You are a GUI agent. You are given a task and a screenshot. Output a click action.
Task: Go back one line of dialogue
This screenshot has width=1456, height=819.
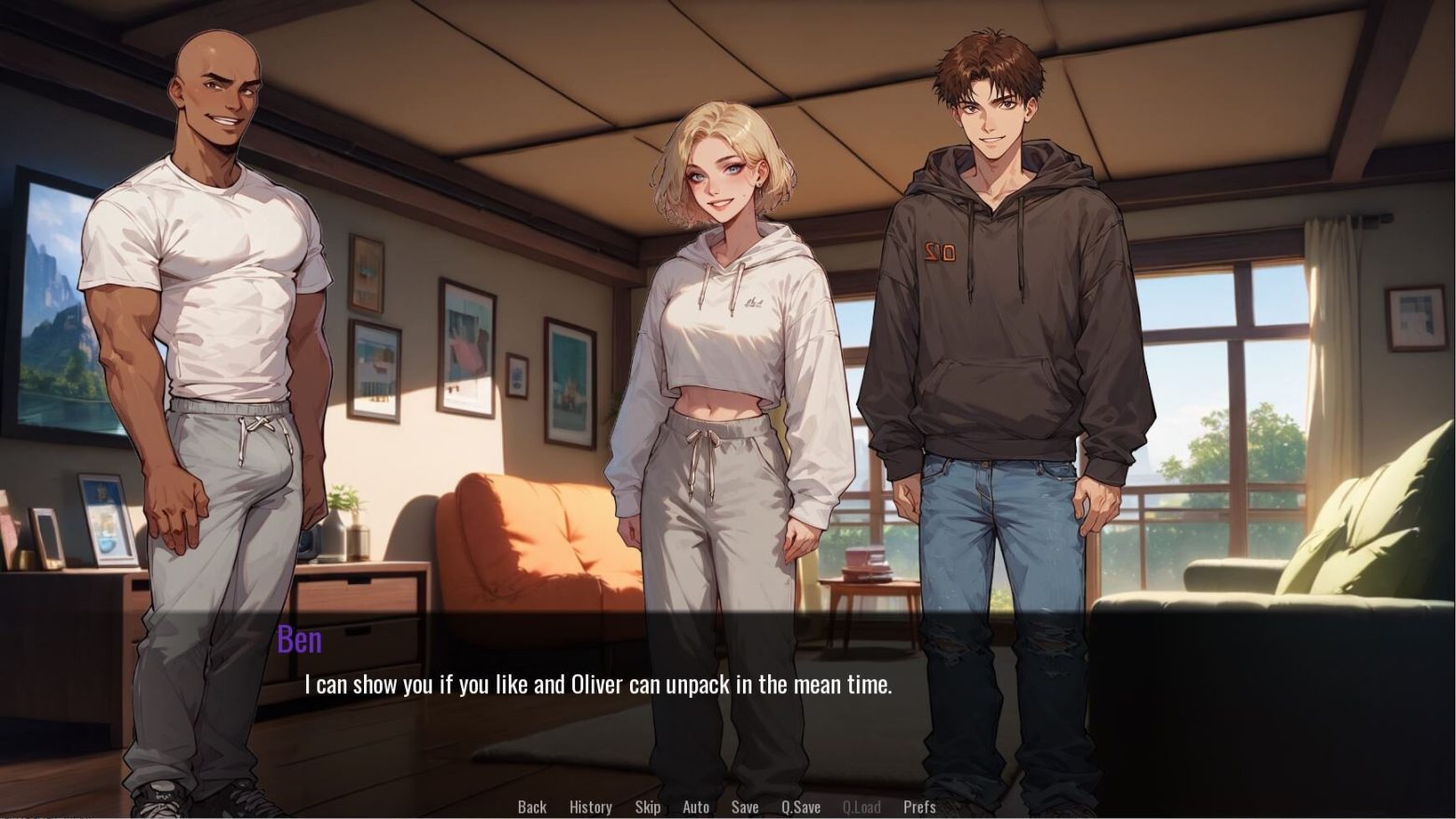[x=532, y=807]
